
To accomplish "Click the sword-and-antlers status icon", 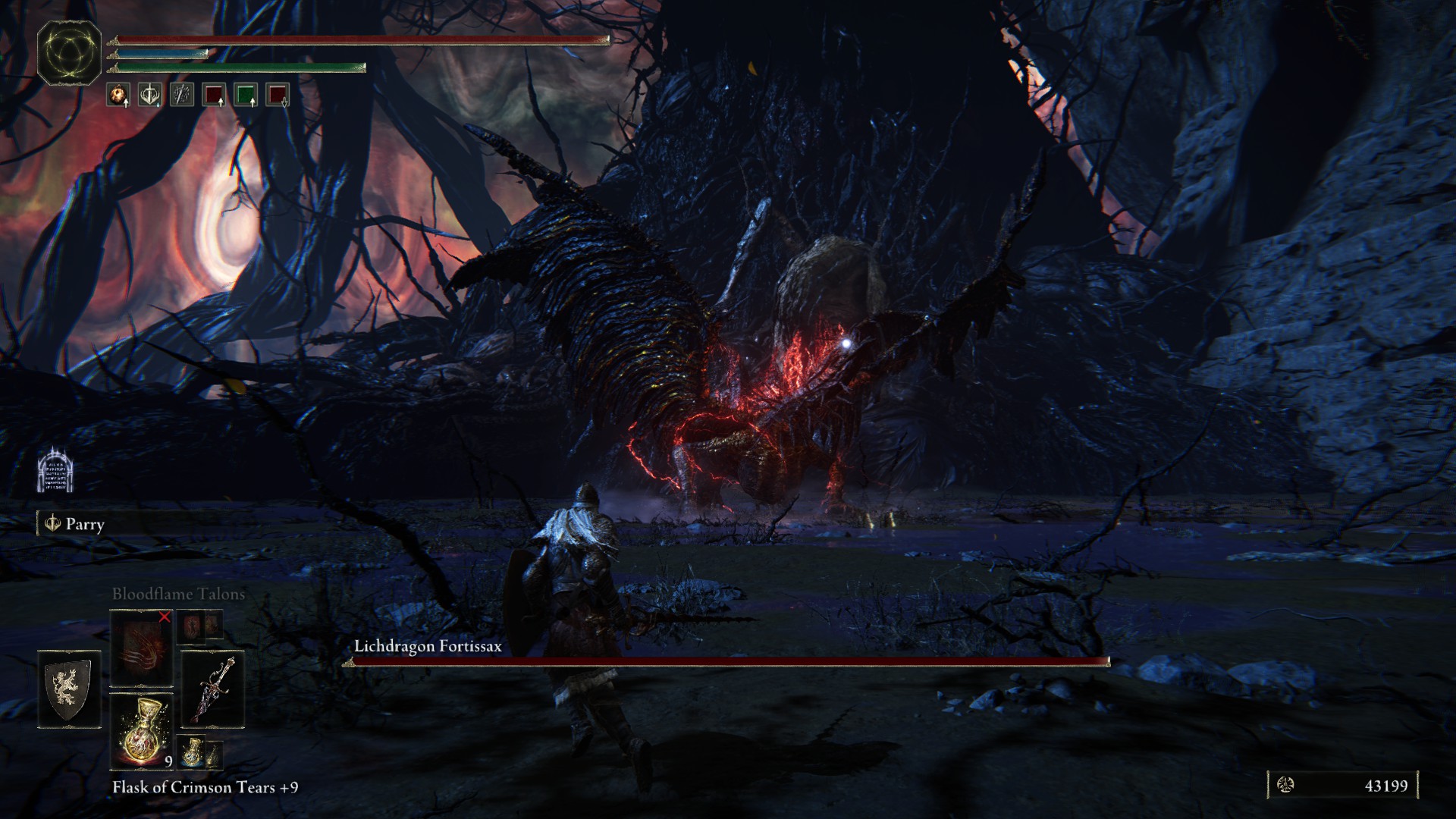I will point(149,95).
